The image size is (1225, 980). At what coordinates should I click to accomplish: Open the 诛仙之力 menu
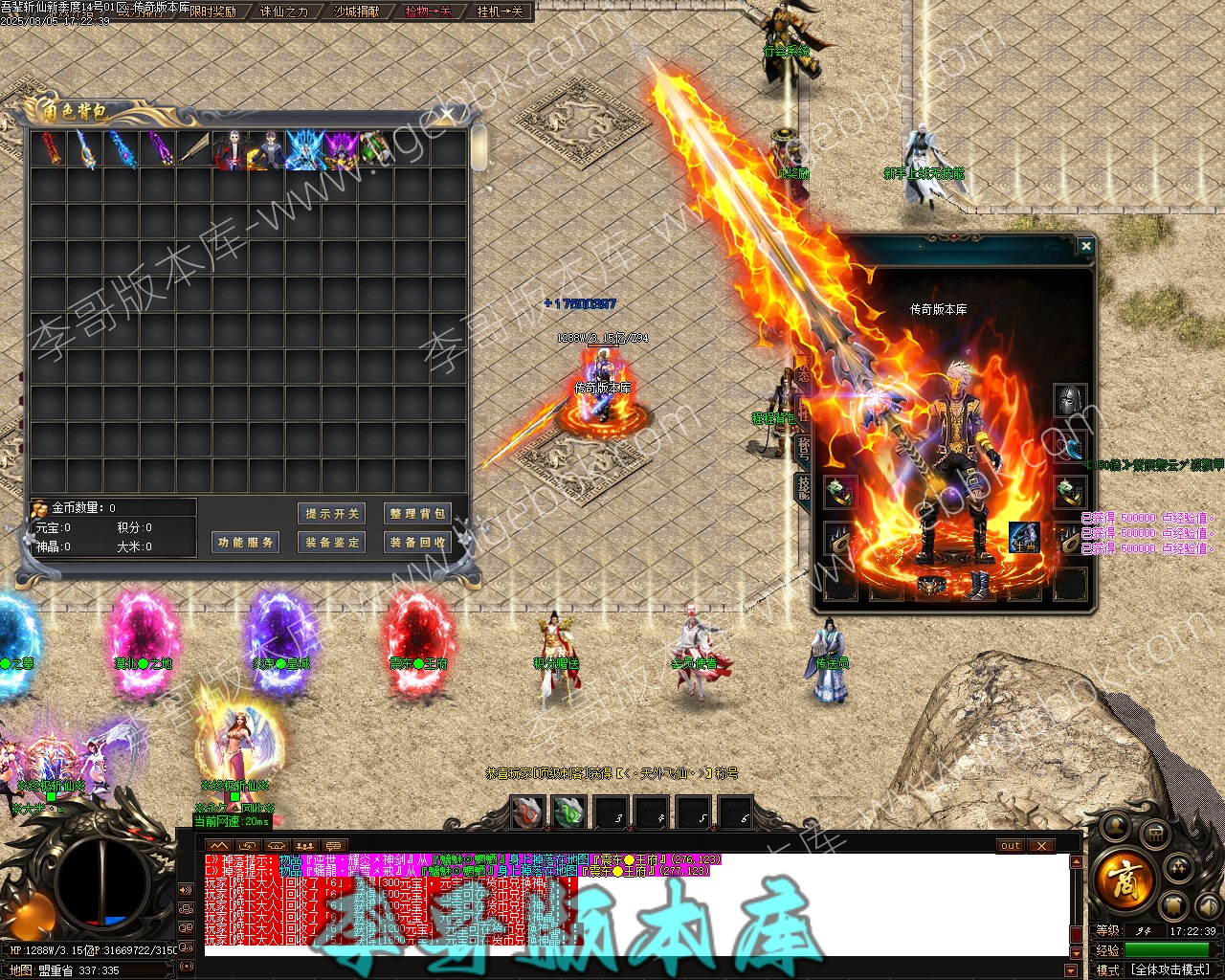(284, 12)
